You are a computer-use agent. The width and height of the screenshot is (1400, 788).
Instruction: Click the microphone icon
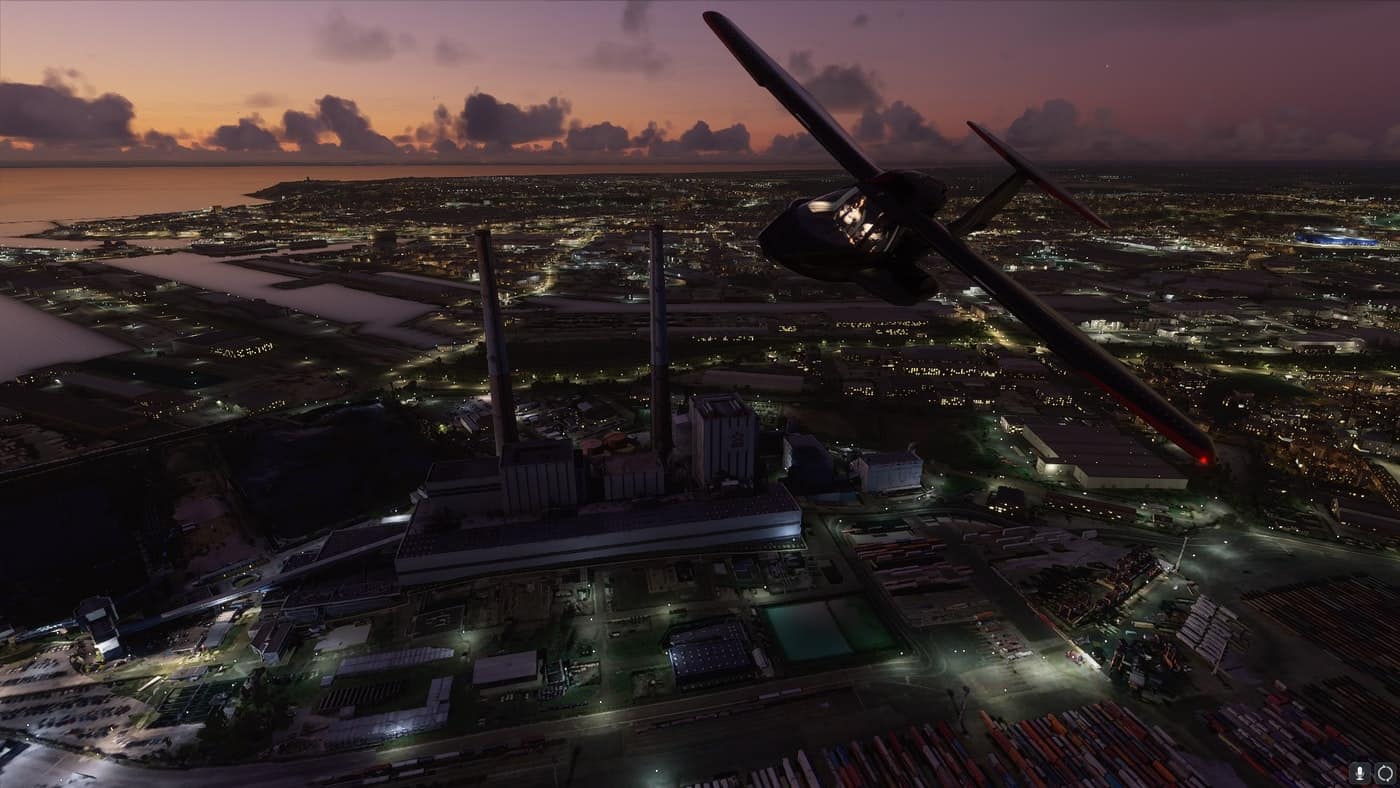tap(1361, 772)
